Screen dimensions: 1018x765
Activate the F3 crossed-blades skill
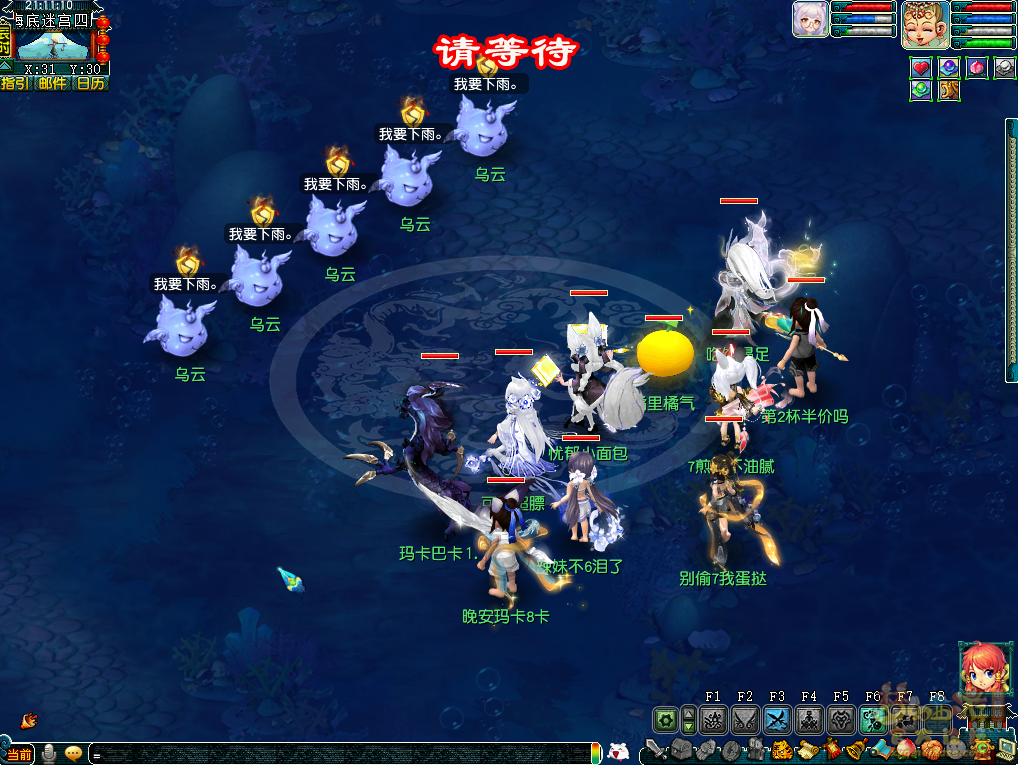click(x=777, y=719)
